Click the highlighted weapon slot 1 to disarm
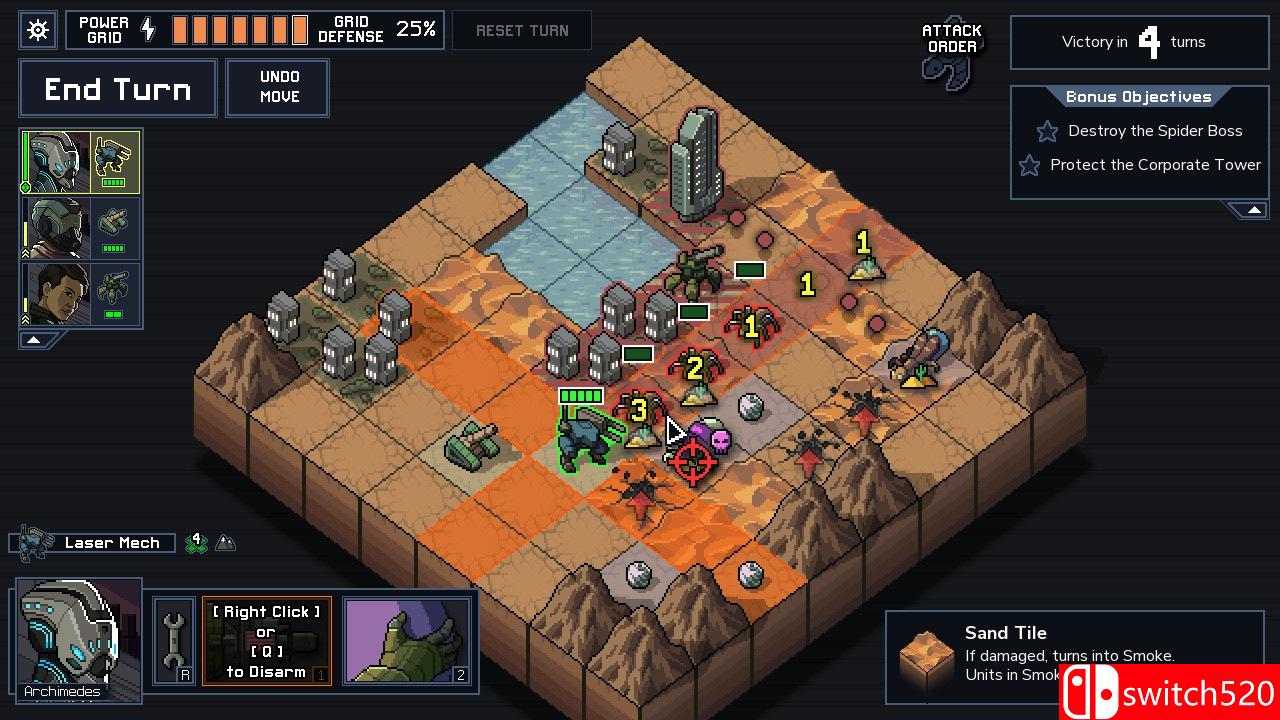 266,640
